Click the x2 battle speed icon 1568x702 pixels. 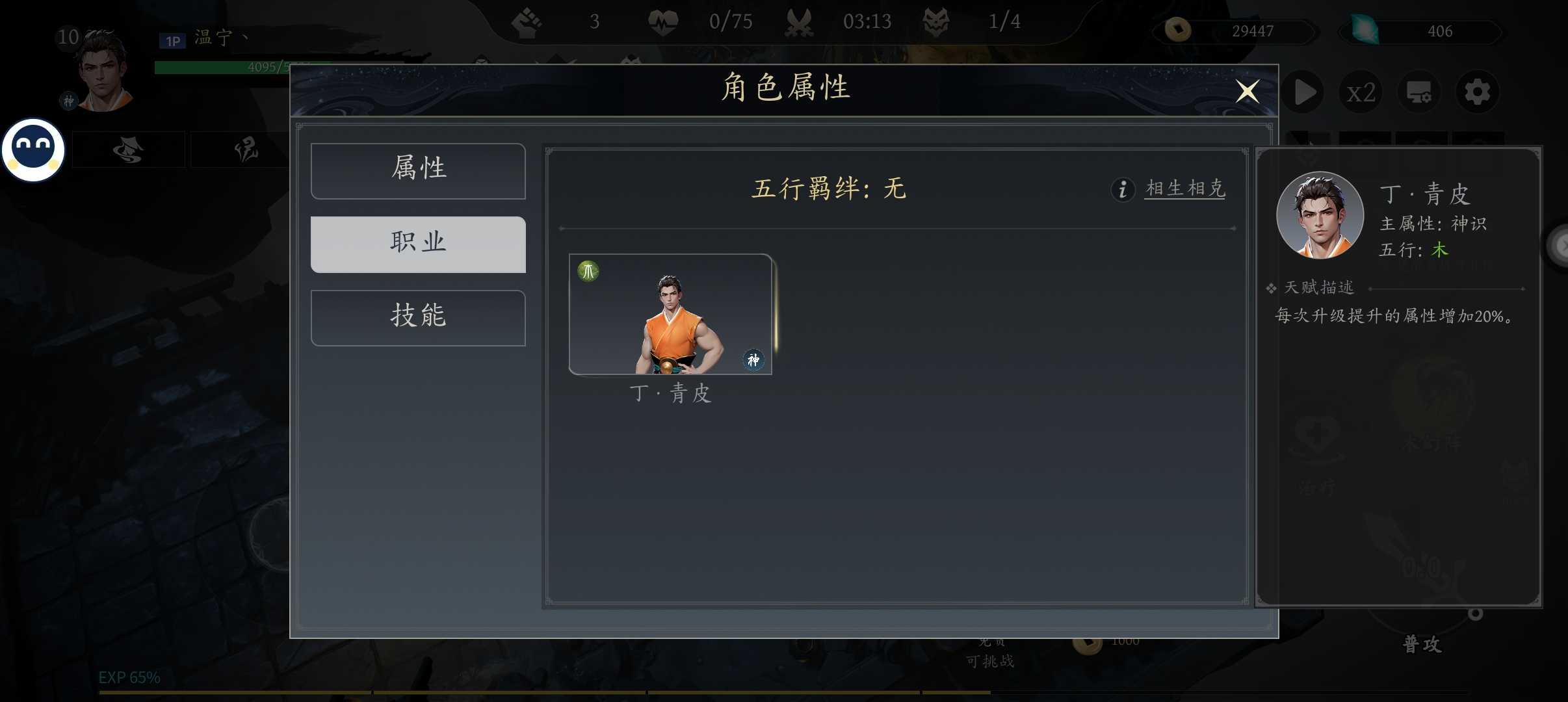[1361, 92]
